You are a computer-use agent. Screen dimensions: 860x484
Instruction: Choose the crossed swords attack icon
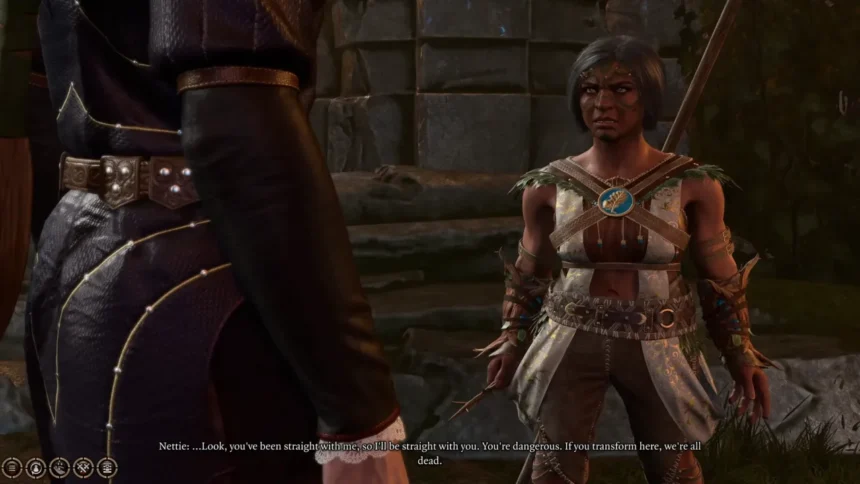(83, 467)
